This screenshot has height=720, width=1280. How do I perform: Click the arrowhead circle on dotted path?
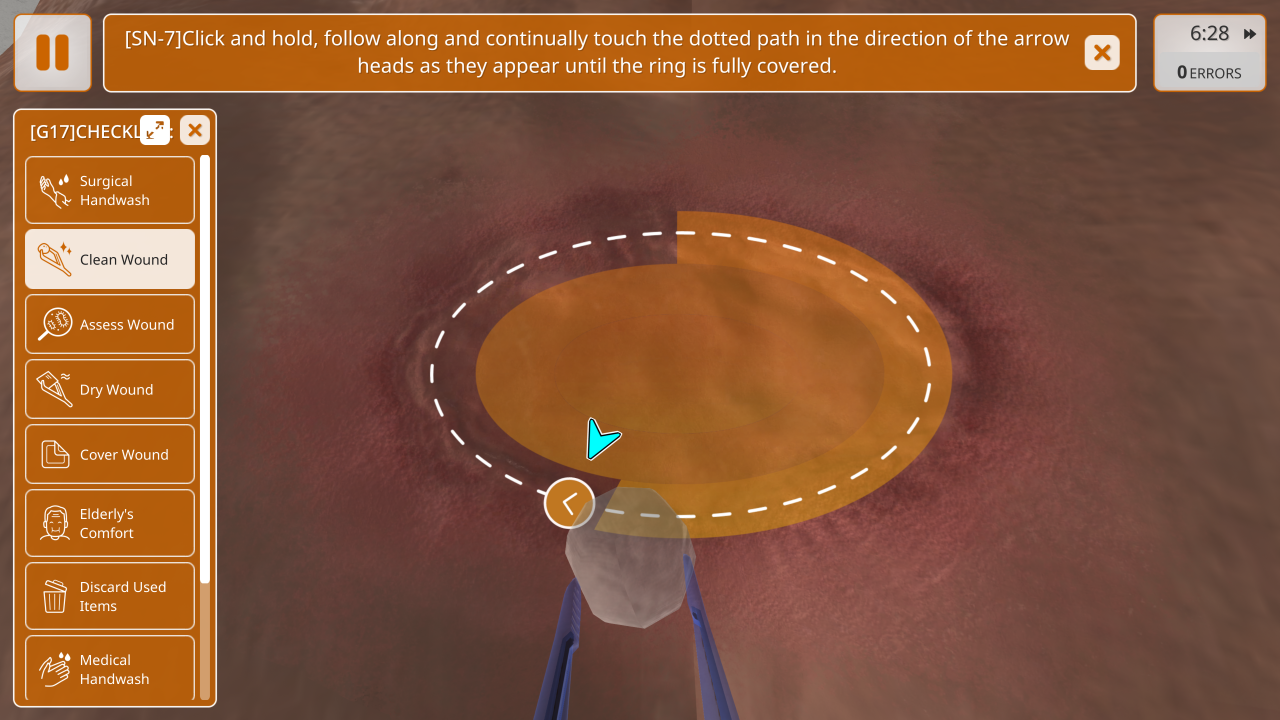[569, 503]
